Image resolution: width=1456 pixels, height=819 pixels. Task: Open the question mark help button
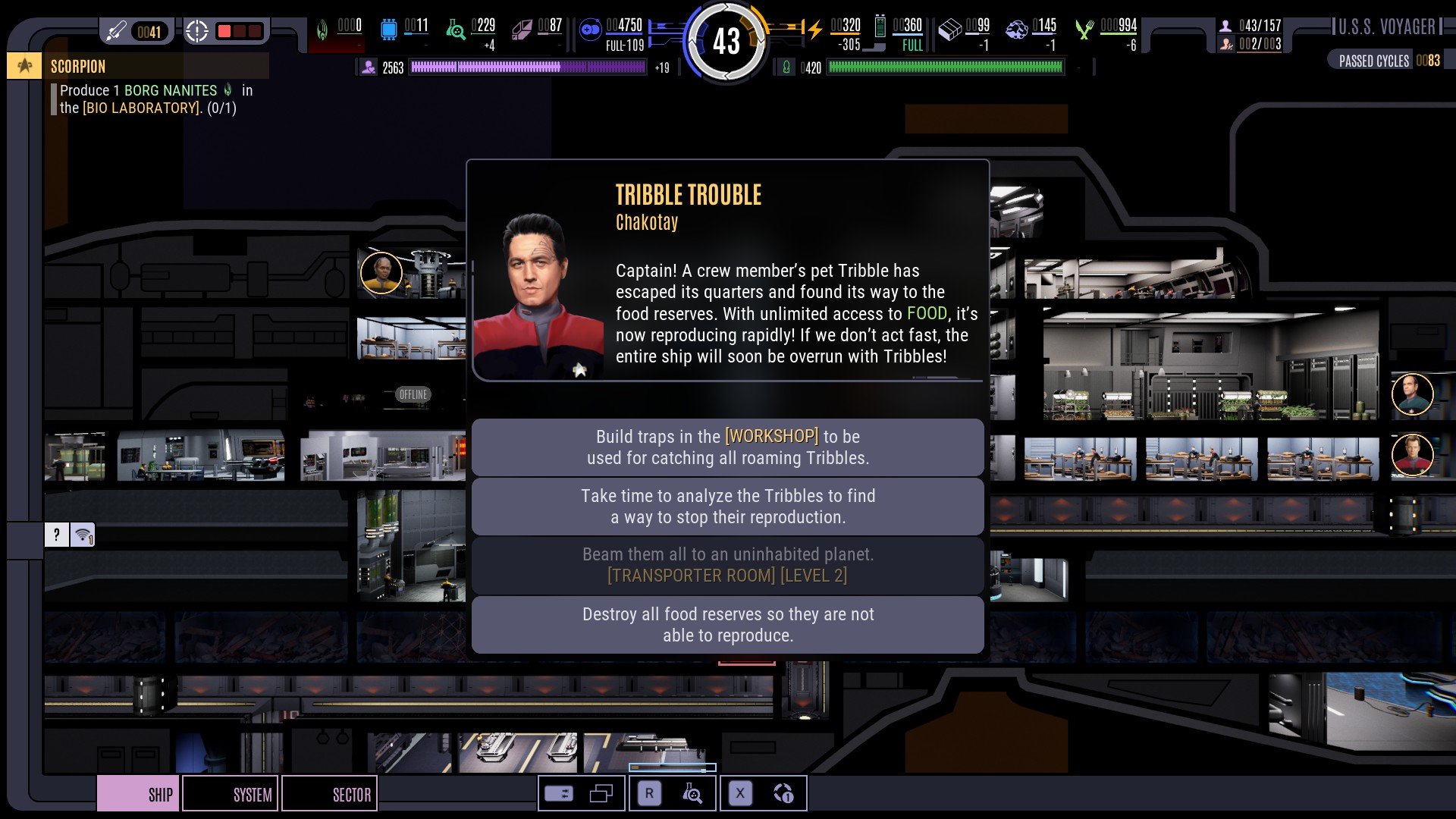(x=57, y=535)
